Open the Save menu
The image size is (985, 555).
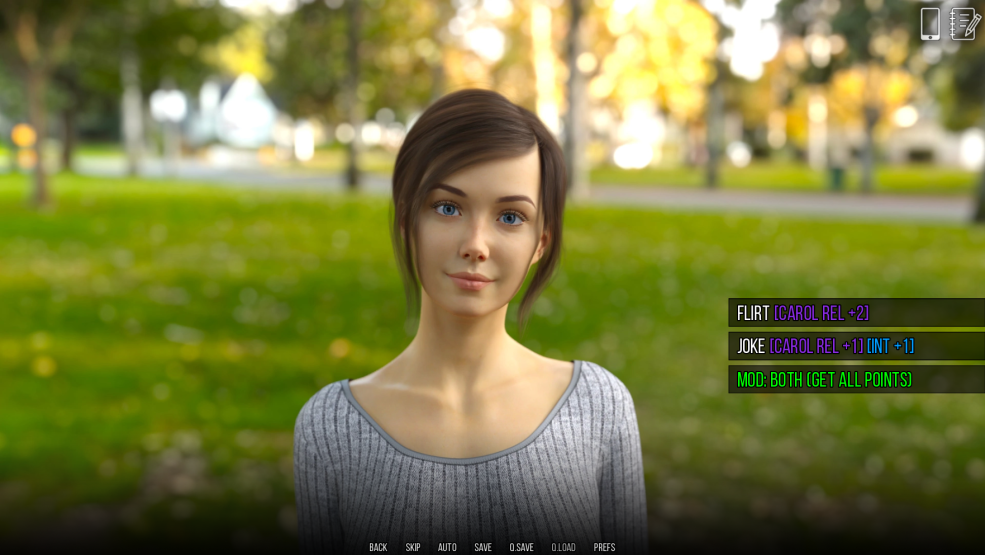483,547
